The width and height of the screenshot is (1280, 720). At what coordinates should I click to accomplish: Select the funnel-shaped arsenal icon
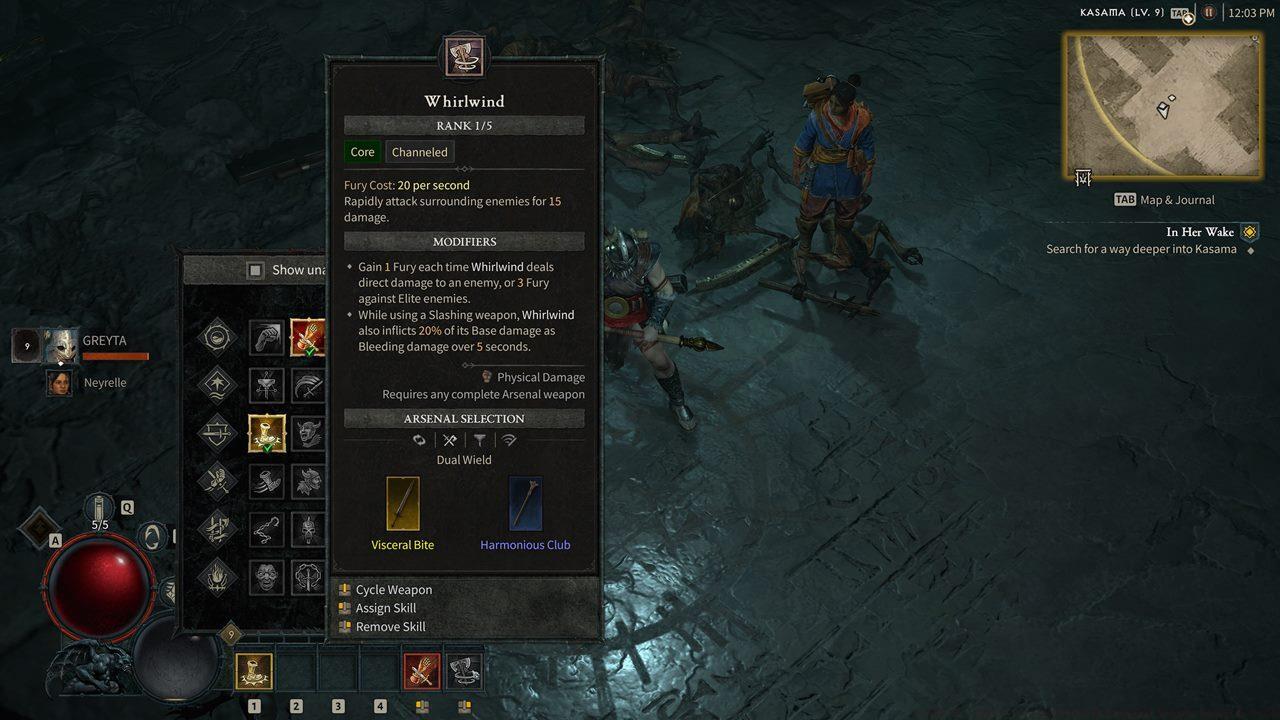pyautogui.click(x=481, y=440)
